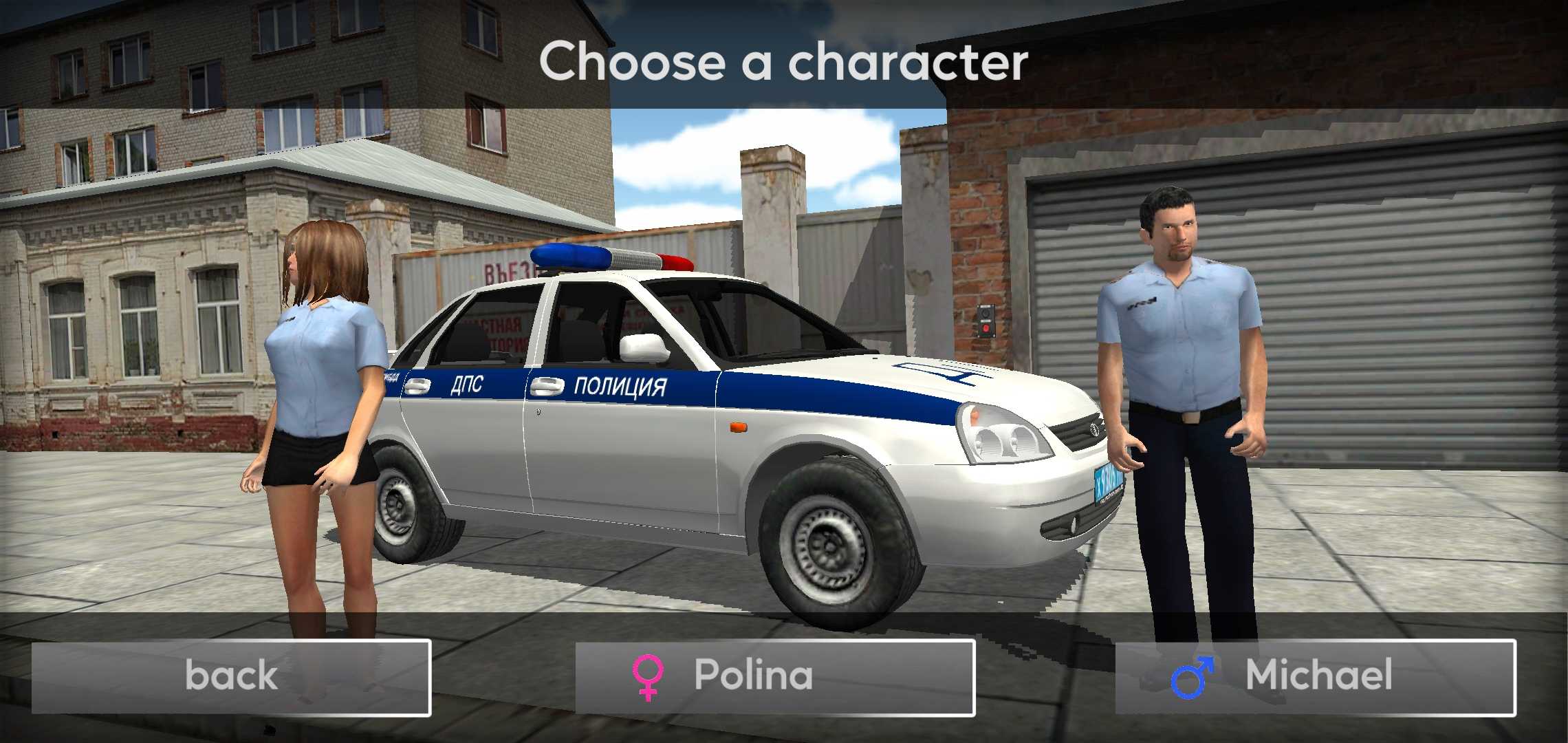Screen dimensions: 1568x743
Task: Click the Choose a character title
Action: (784, 61)
